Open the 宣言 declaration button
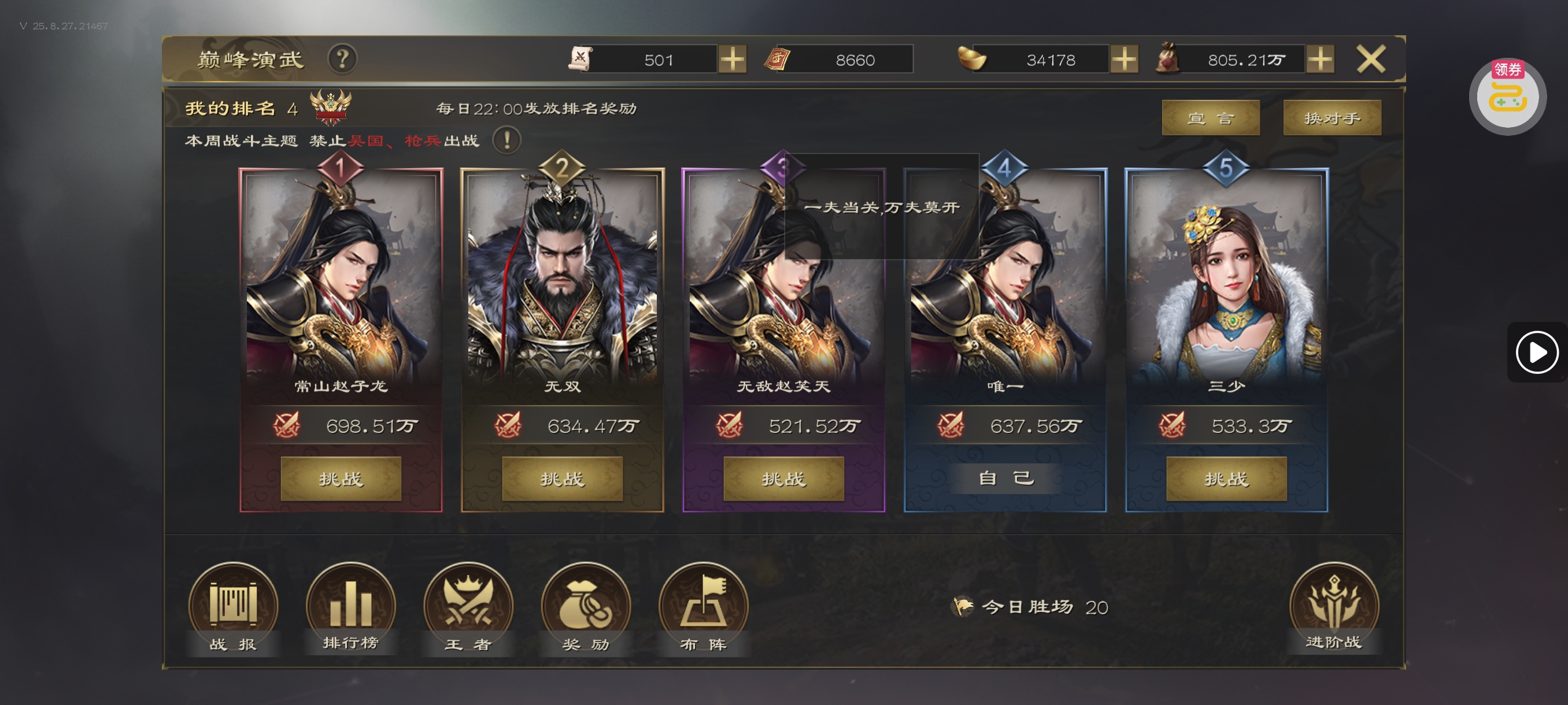 [x=1210, y=118]
